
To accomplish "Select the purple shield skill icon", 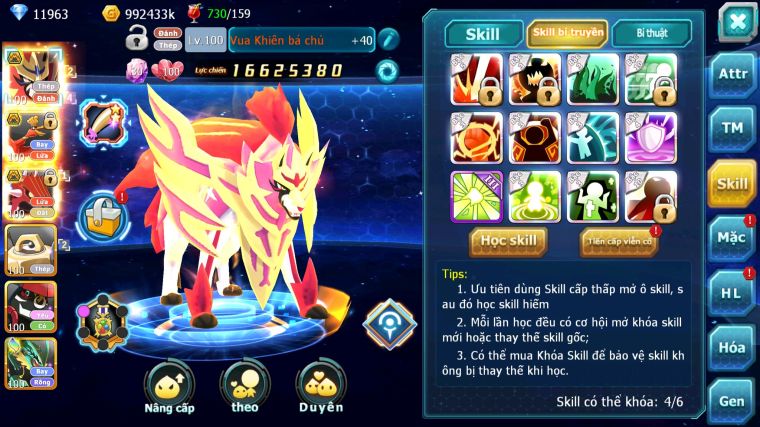I will coord(650,138).
